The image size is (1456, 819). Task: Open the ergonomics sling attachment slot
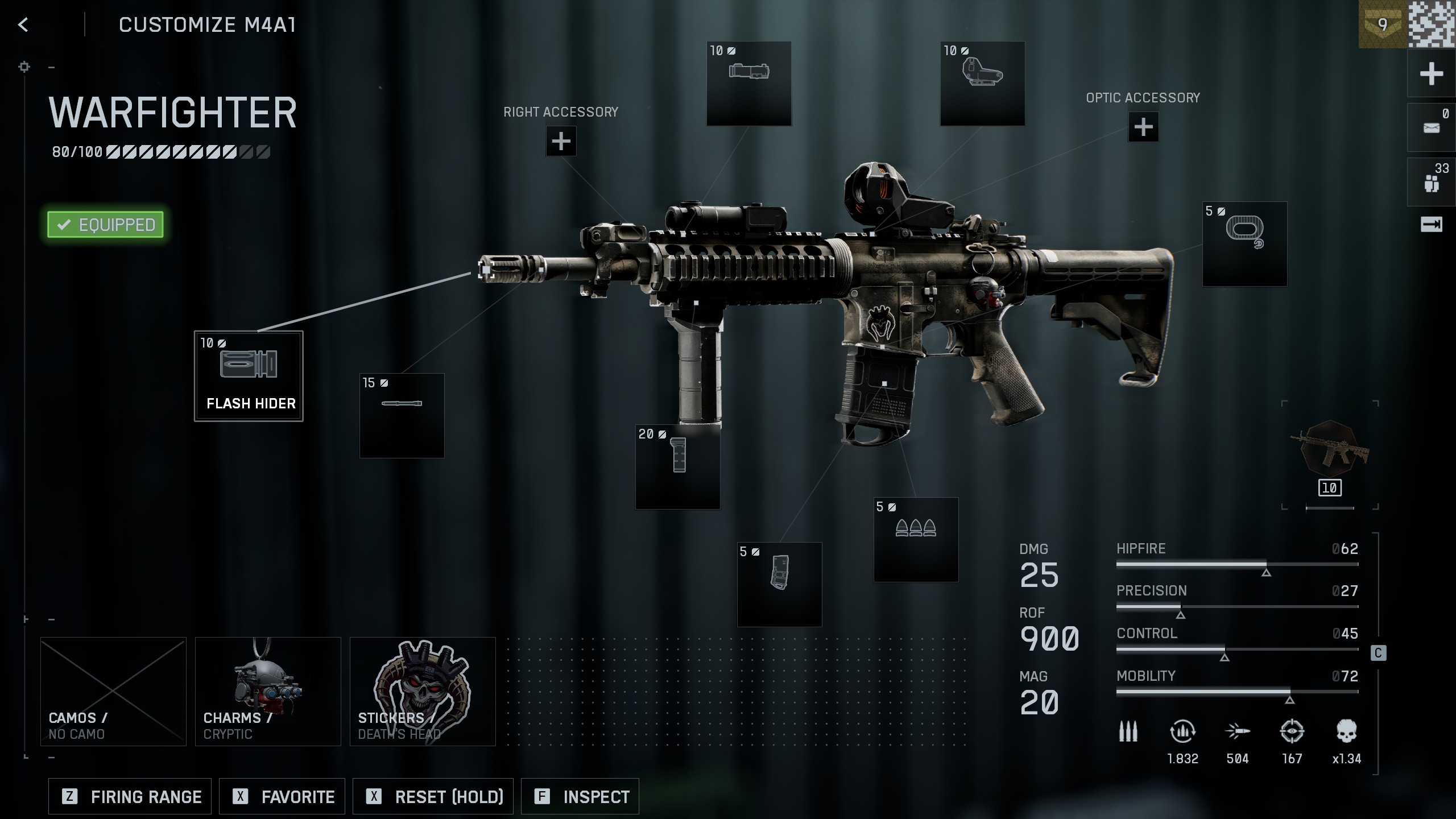point(1244,243)
